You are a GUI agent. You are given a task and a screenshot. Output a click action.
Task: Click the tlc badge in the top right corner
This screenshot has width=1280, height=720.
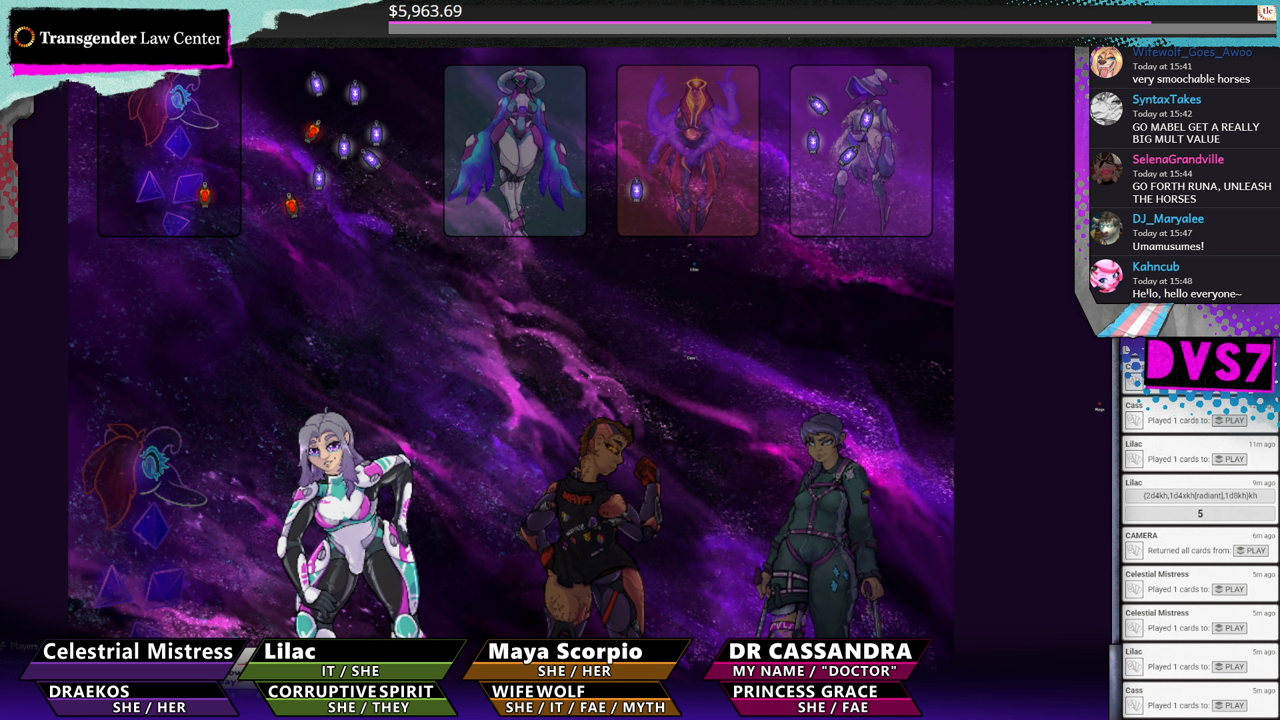coord(1266,13)
